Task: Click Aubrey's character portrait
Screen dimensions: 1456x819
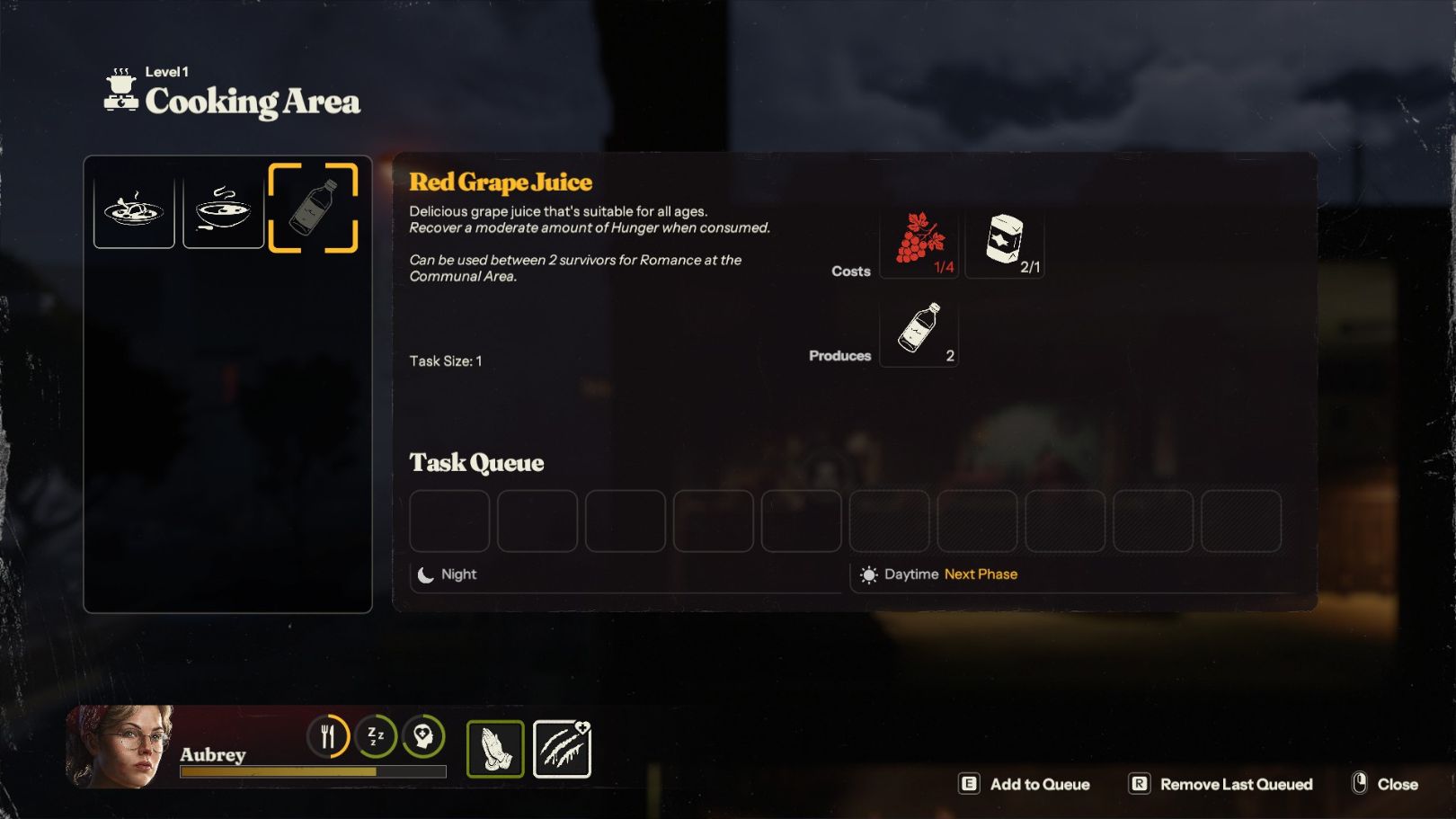Action: [x=120, y=746]
